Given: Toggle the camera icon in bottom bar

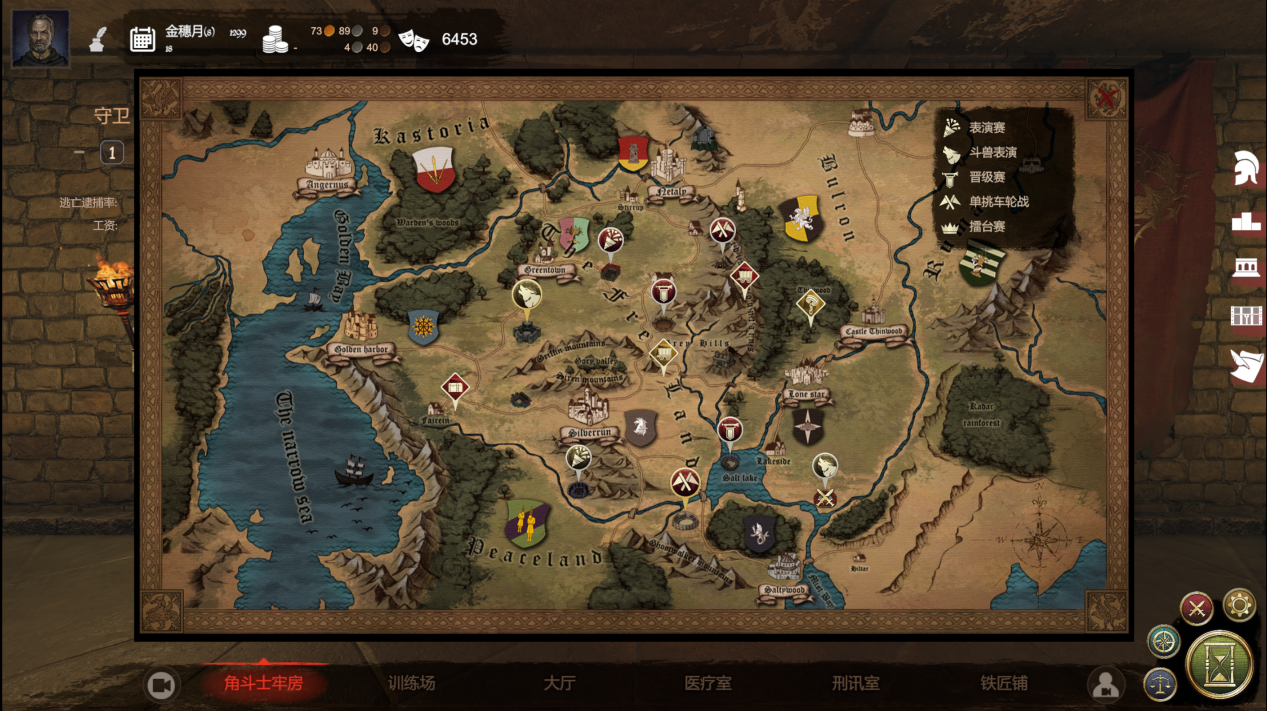Looking at the screenshot, I should 161,685.
